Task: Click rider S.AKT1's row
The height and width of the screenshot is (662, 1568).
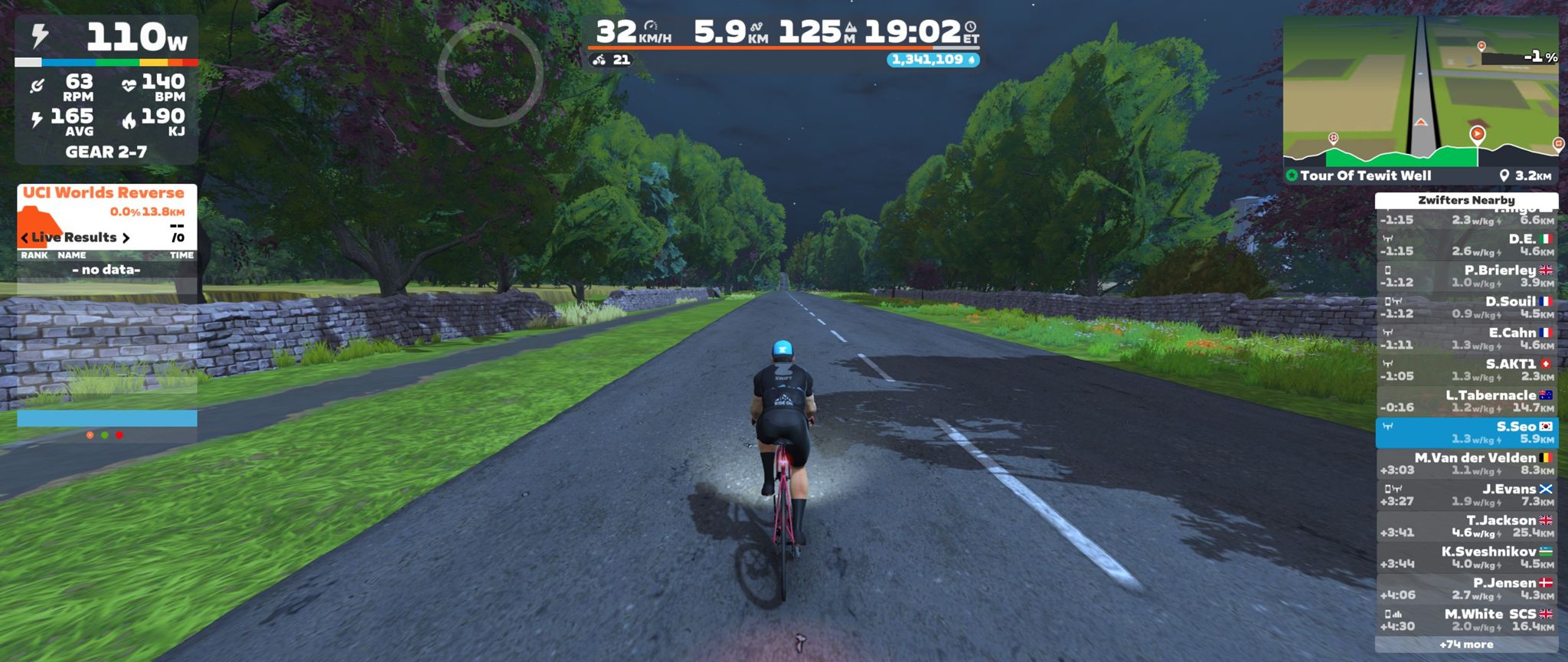Action: 1466,370
